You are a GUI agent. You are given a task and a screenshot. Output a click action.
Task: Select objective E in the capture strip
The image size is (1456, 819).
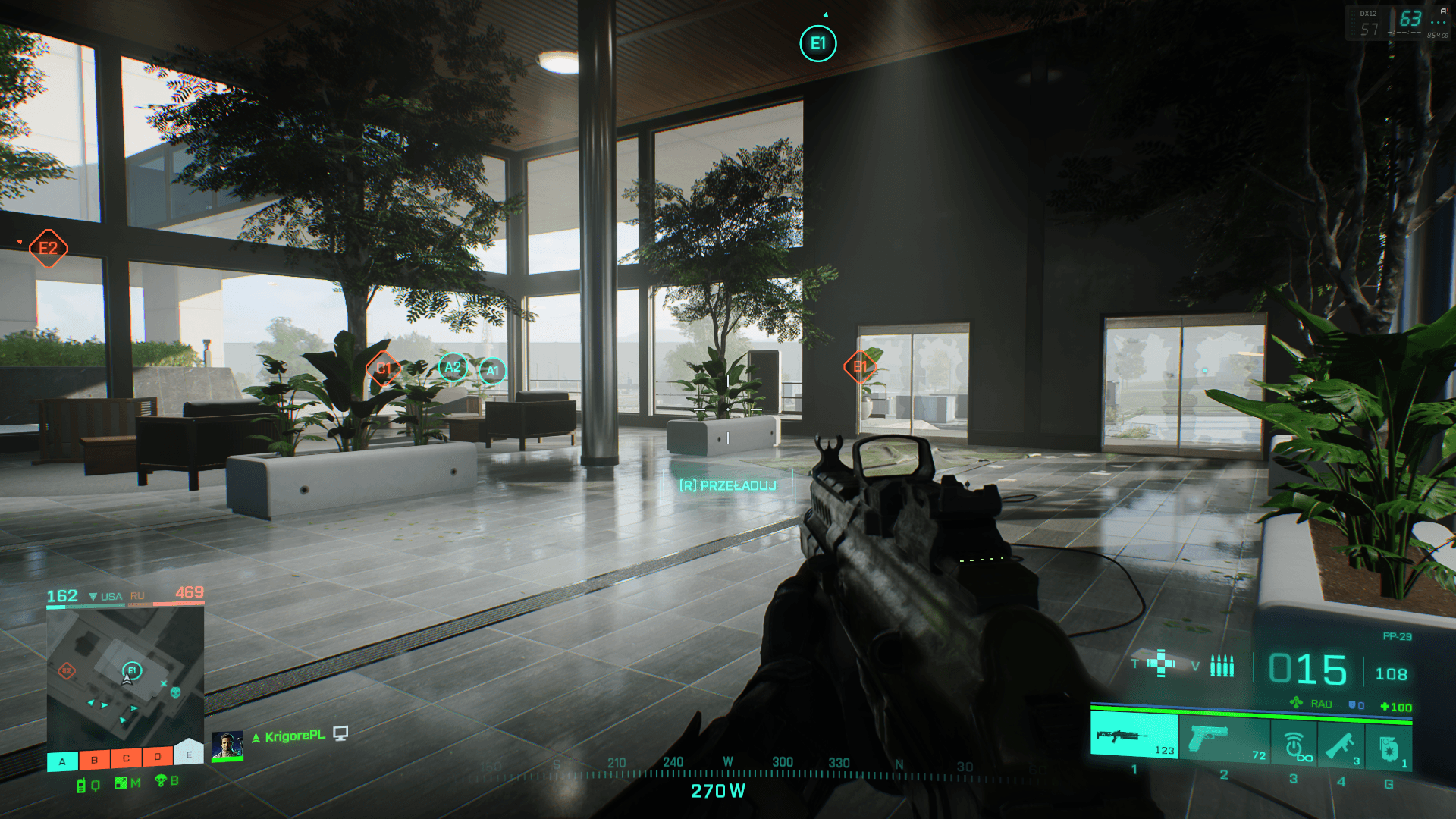pyautogui.click(x=189, y=754)
